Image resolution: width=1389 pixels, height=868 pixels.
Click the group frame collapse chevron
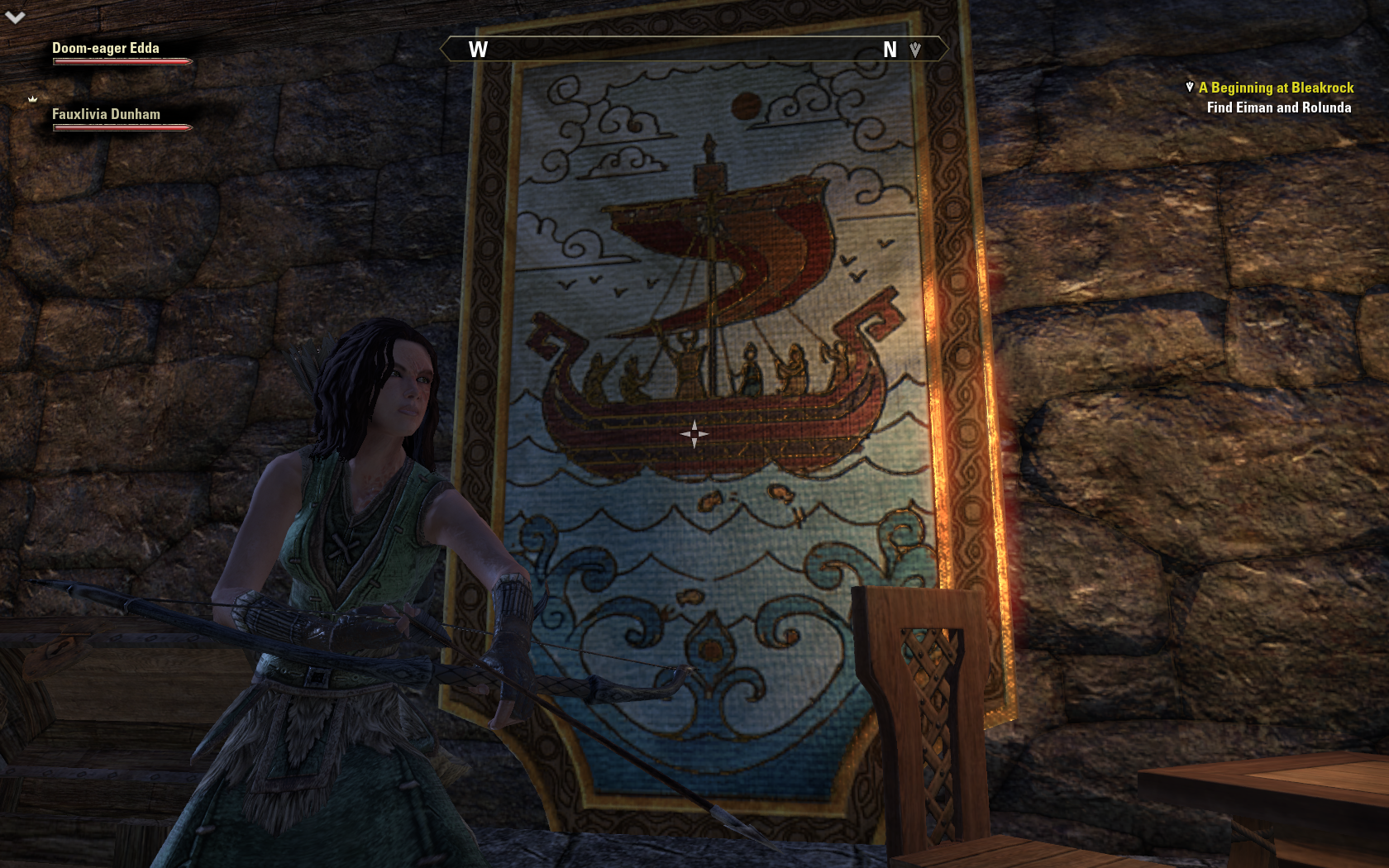[x=15, y=17]
